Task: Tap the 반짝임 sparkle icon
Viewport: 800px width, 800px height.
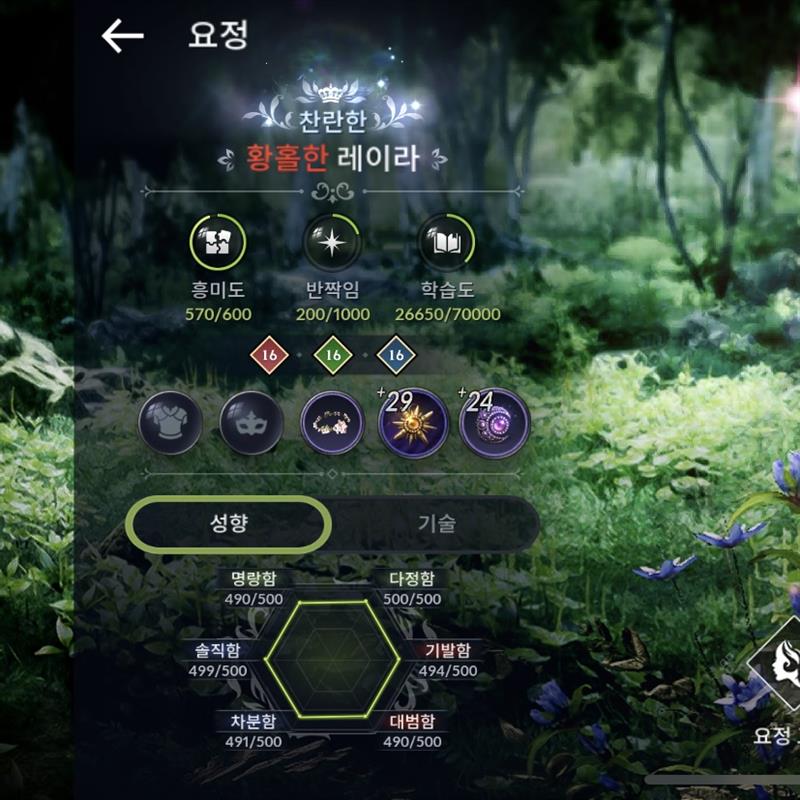Action: click(332, 243)
